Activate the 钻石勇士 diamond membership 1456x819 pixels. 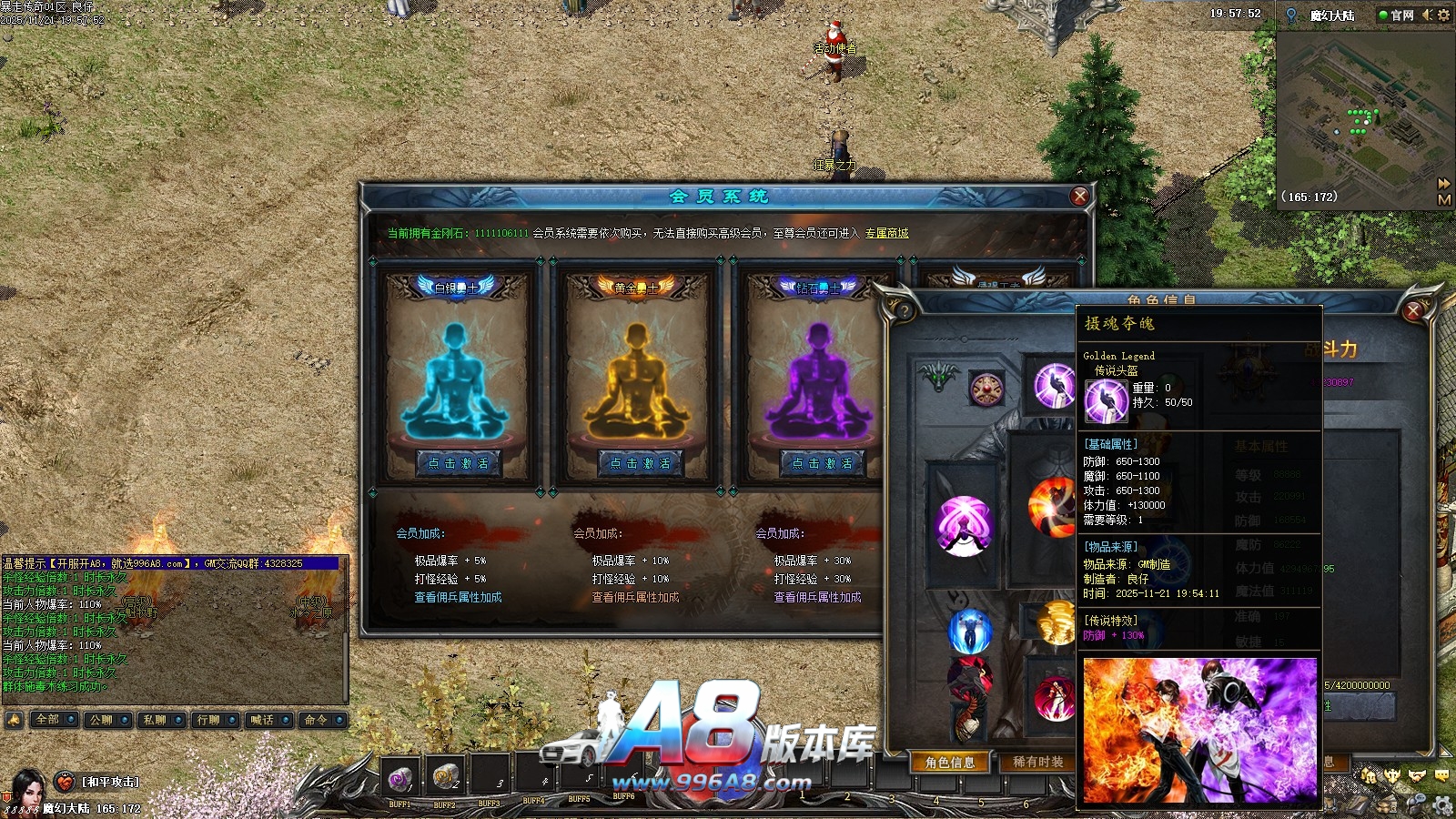[821, 463]
